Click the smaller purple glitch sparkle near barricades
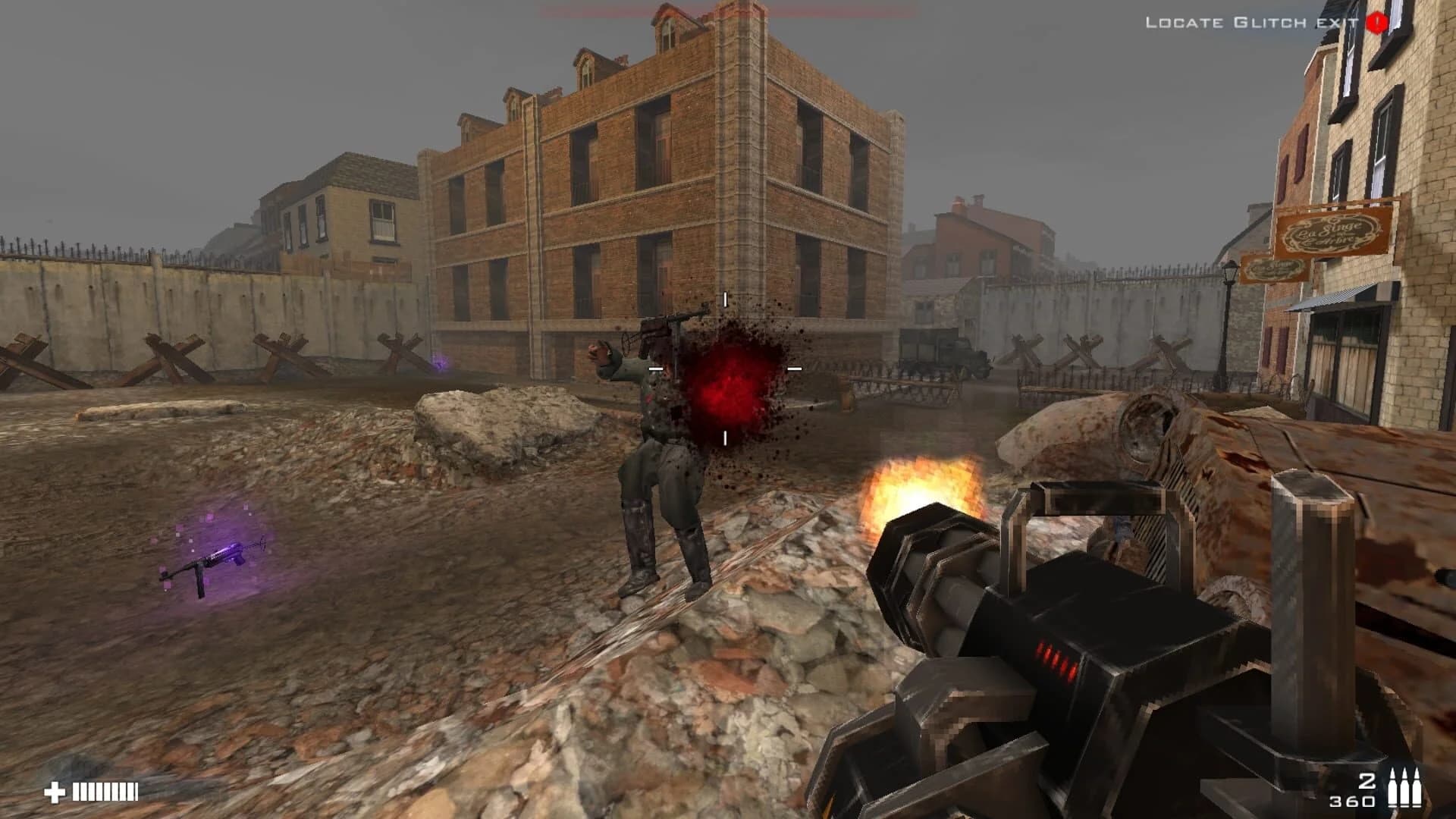The image size is (1456, 819). coord(438,366)
